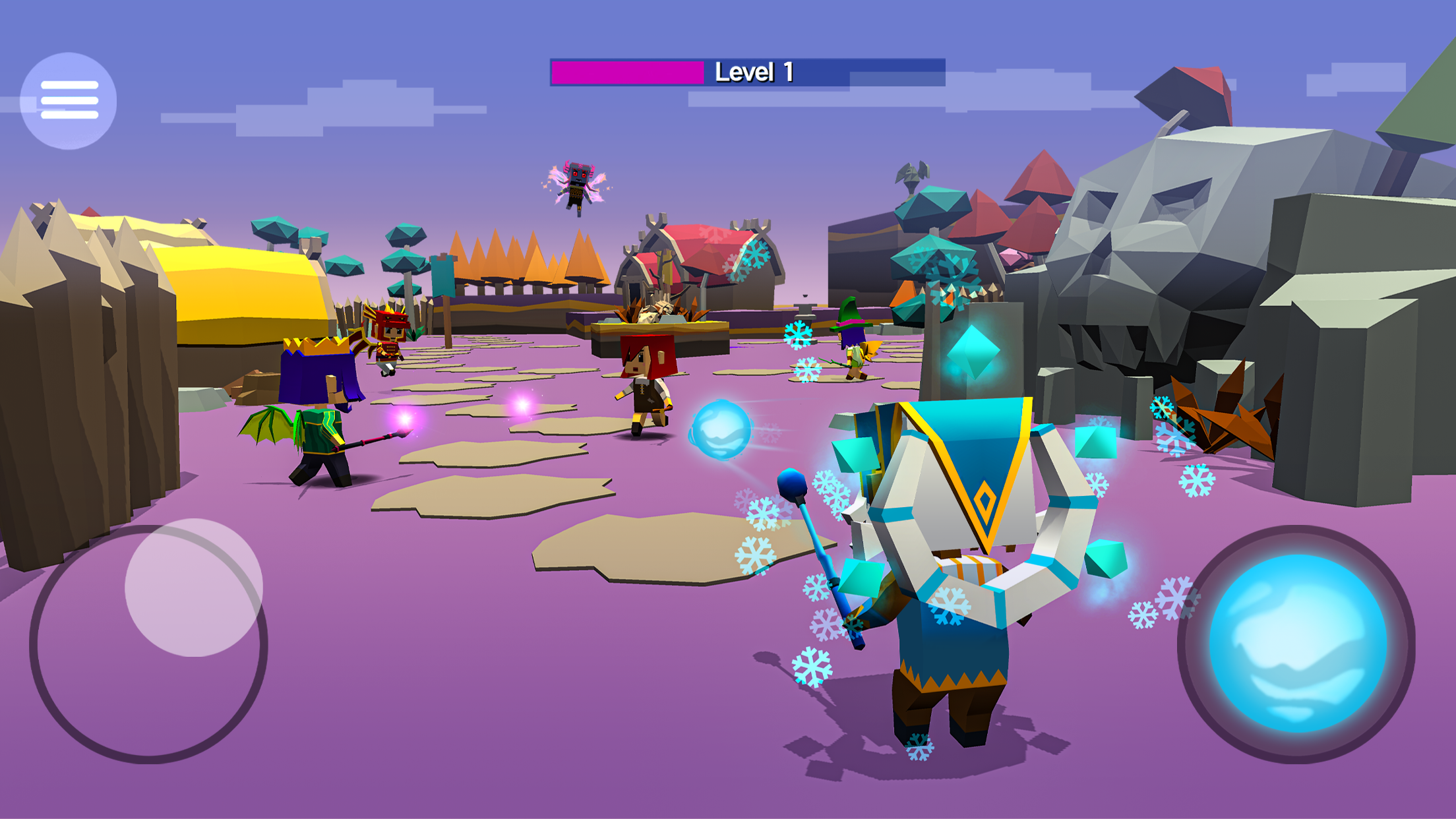This screenshot has width=1456, height=819.
Task: Open the hamburger menu
Action: click(x=69, y=99)
